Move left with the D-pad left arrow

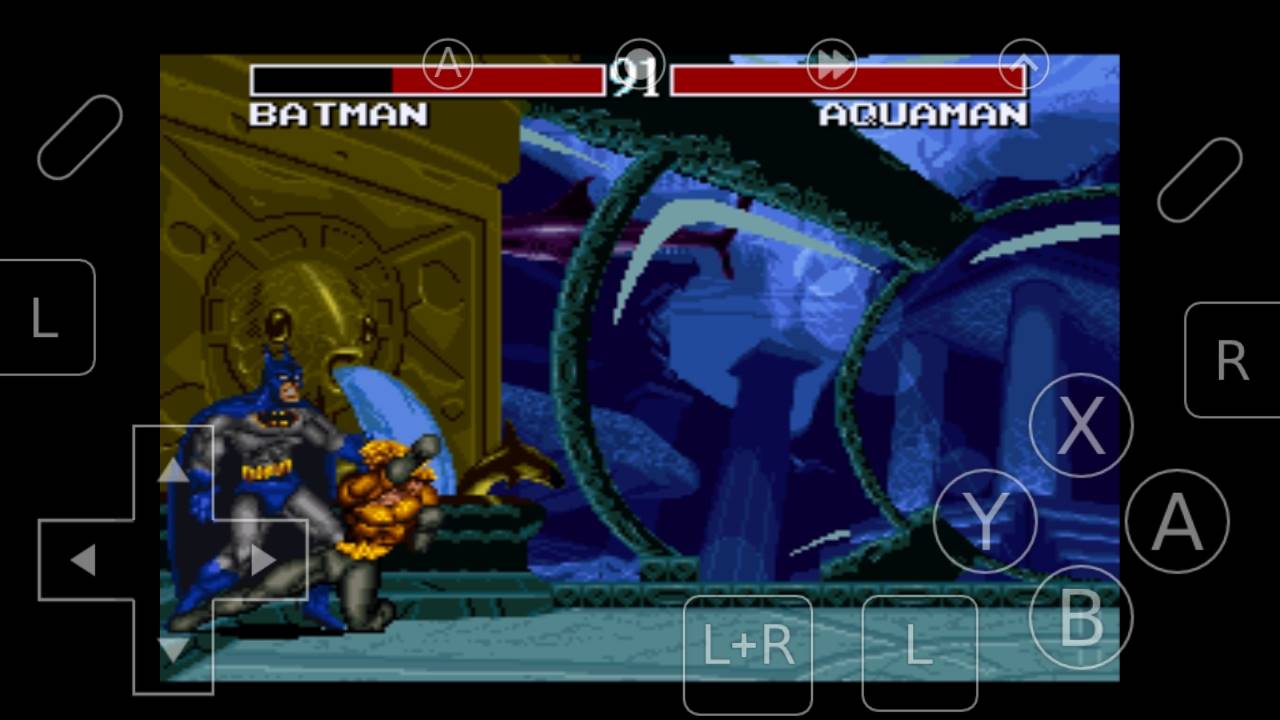pyautogui.click(x=83, y=560)
